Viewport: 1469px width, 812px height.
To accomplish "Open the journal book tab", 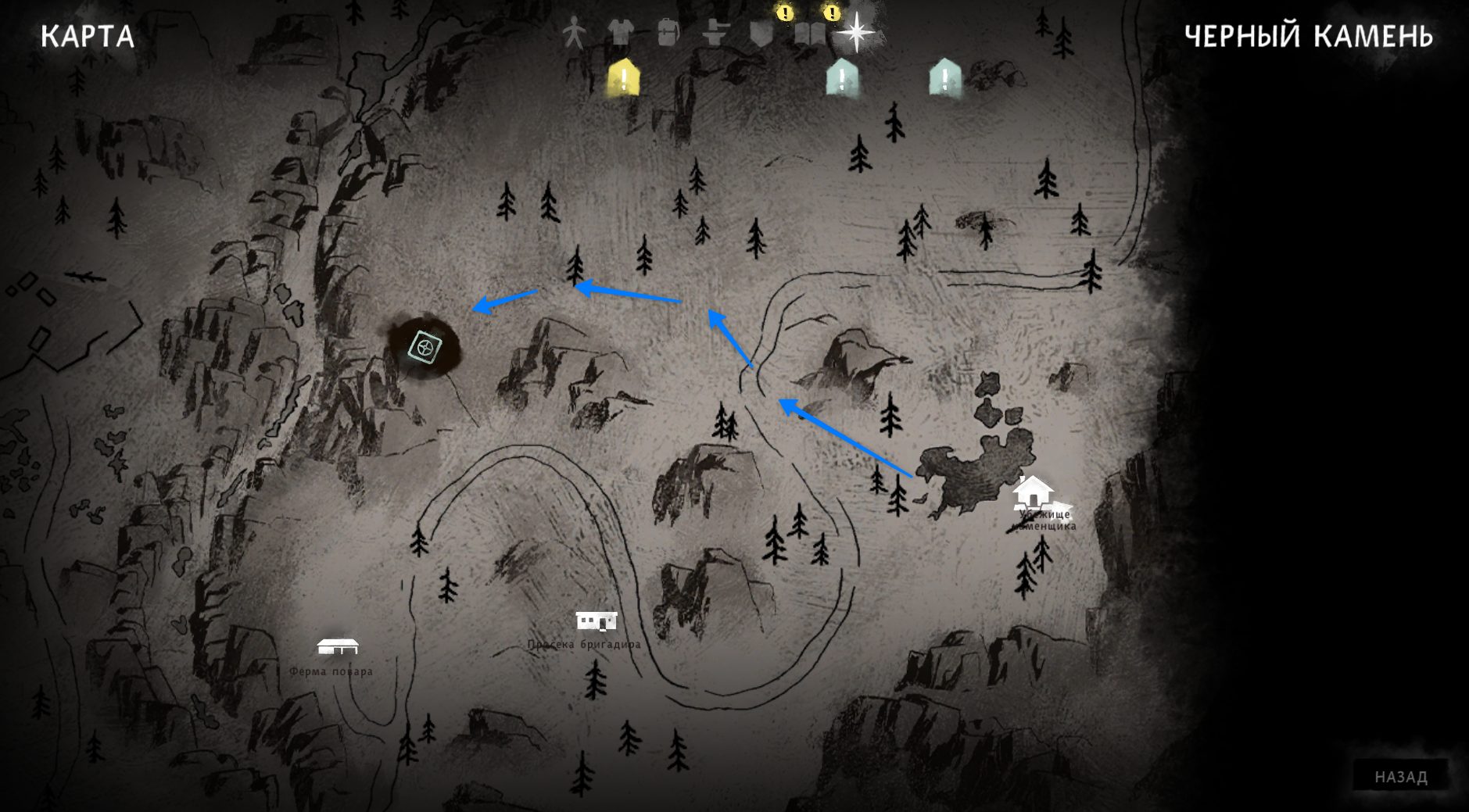I will click(809, 34).
